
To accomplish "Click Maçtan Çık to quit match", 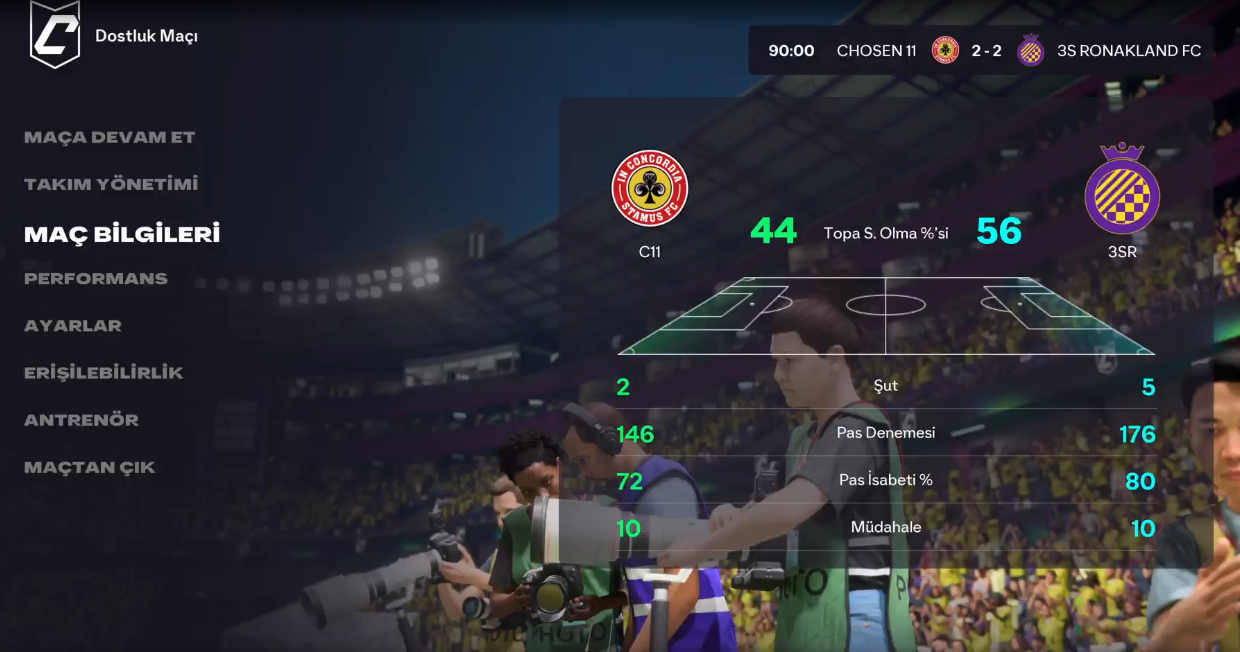I will pyautogui.click(x=90, y=467).
